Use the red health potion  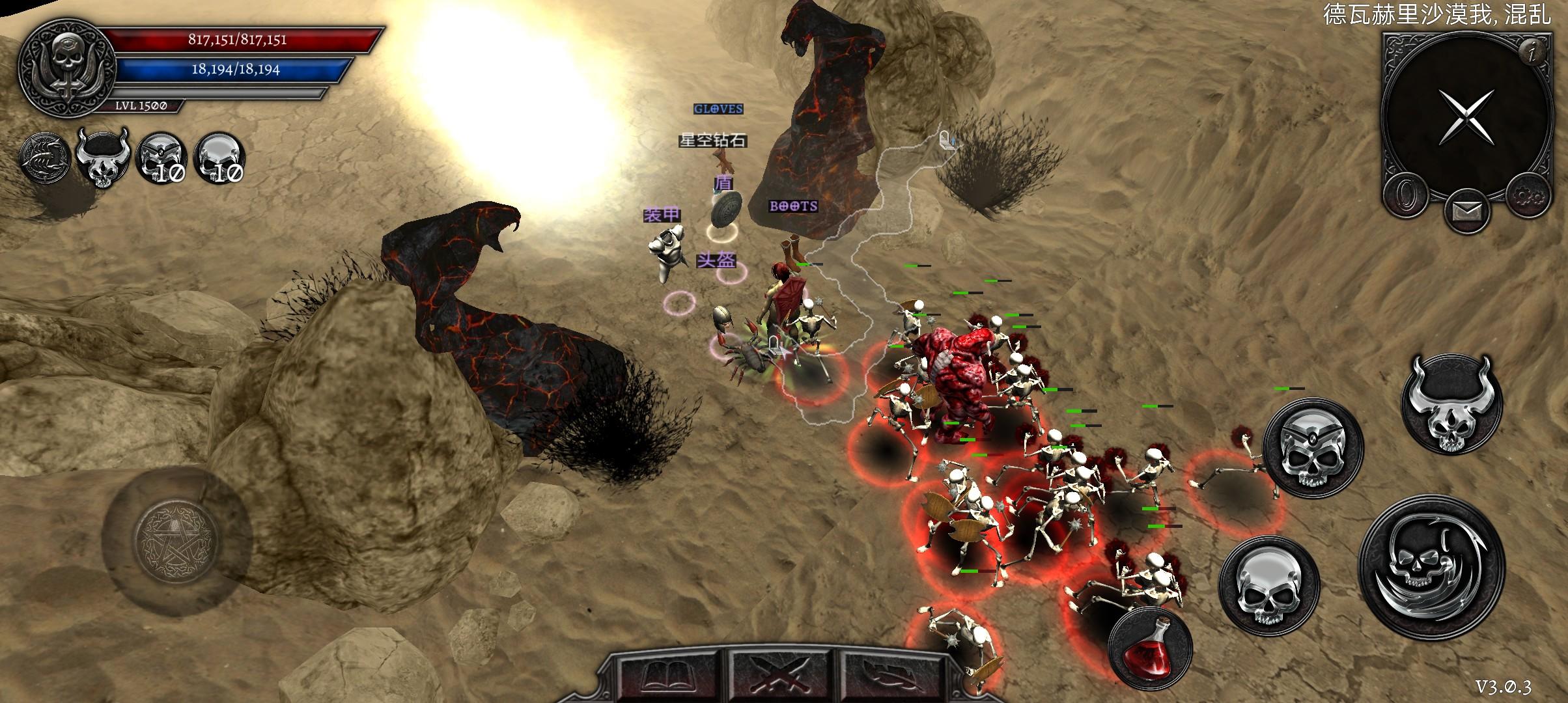point(1150,648)
